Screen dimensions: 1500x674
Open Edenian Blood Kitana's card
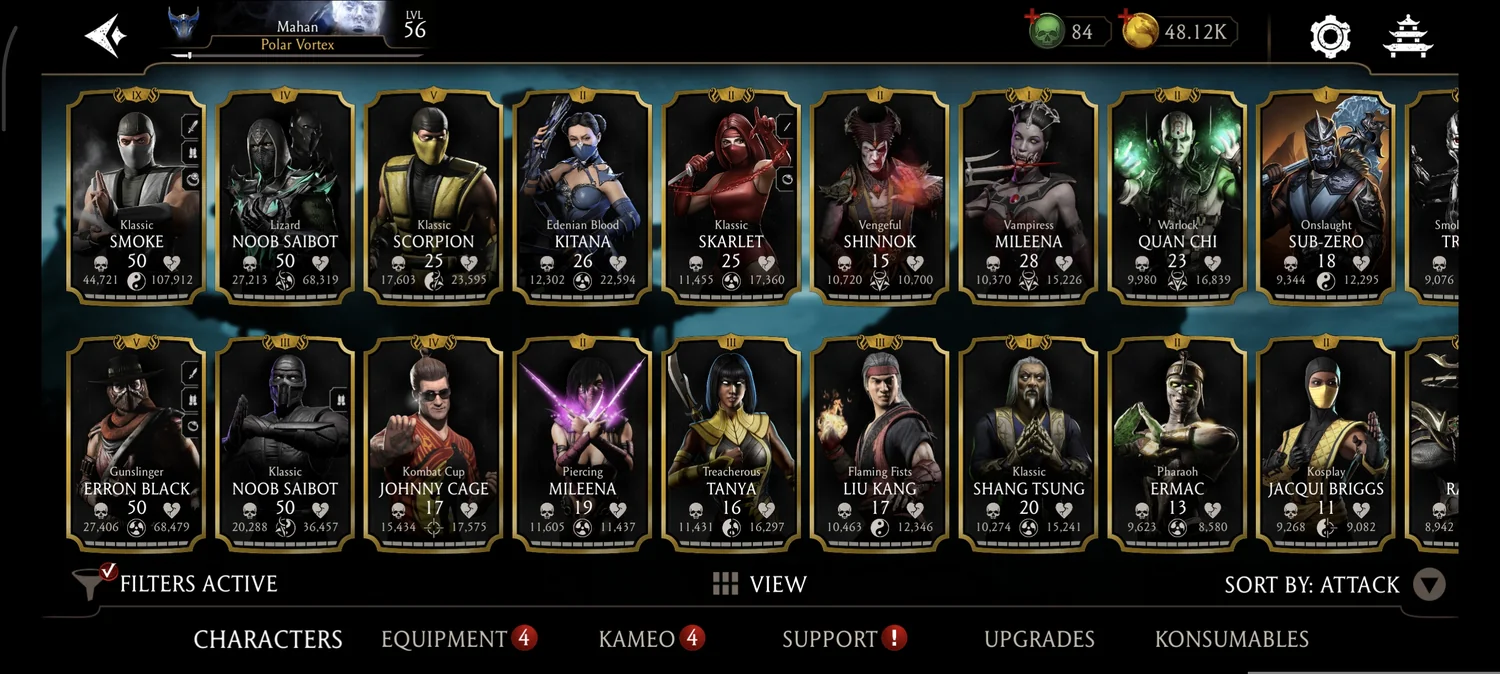(583, 195)
